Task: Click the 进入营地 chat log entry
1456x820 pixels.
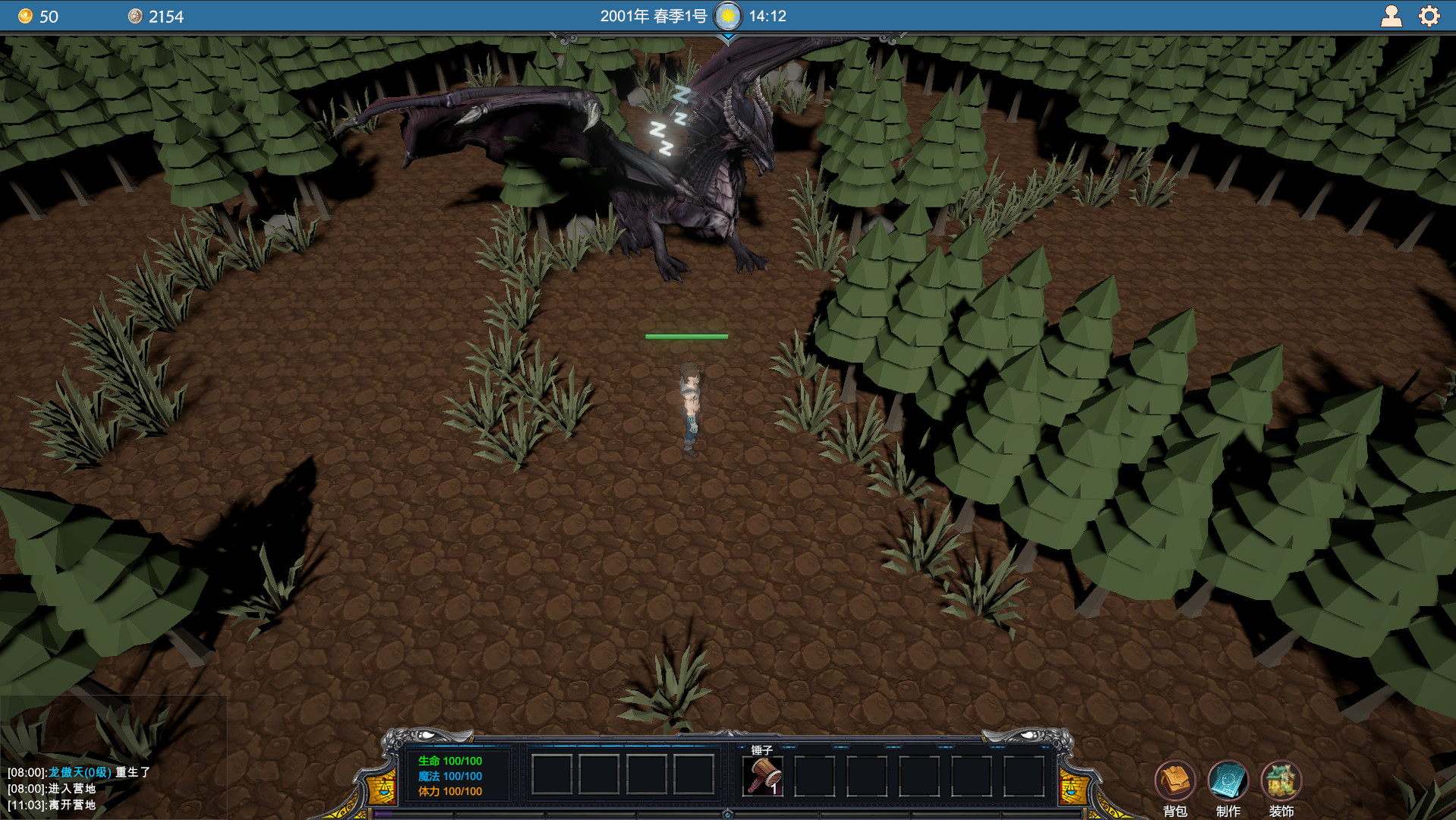Action: (x=72, y=788)
